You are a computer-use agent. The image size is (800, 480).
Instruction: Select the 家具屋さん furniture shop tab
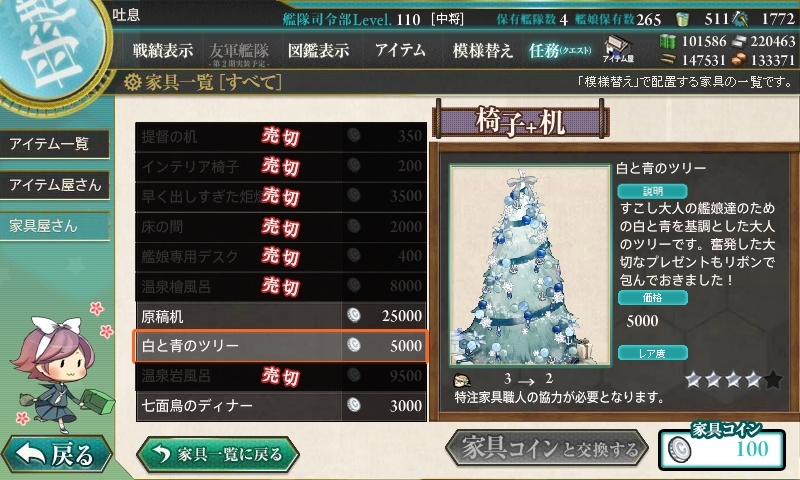(x=44, y=226)
